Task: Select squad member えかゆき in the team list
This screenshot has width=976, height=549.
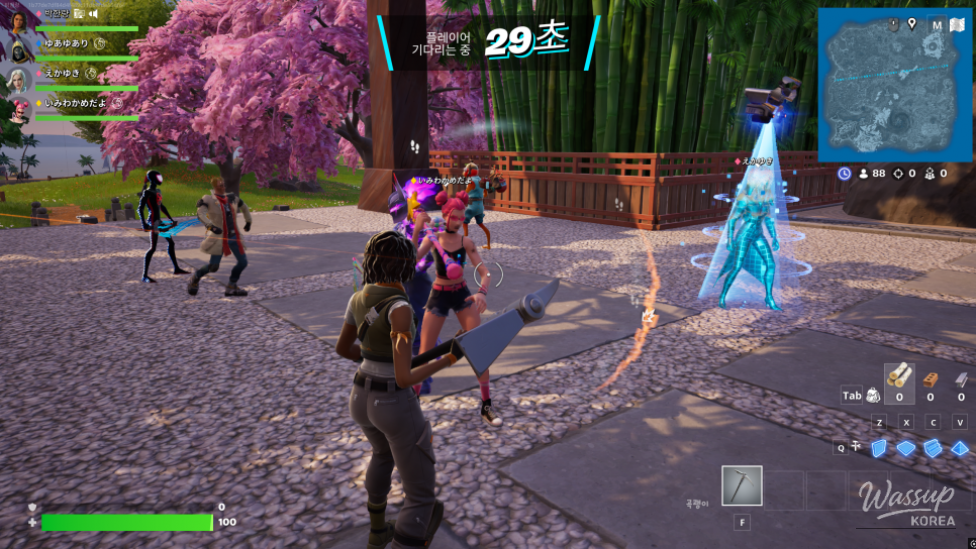Action: coord(60,73)
